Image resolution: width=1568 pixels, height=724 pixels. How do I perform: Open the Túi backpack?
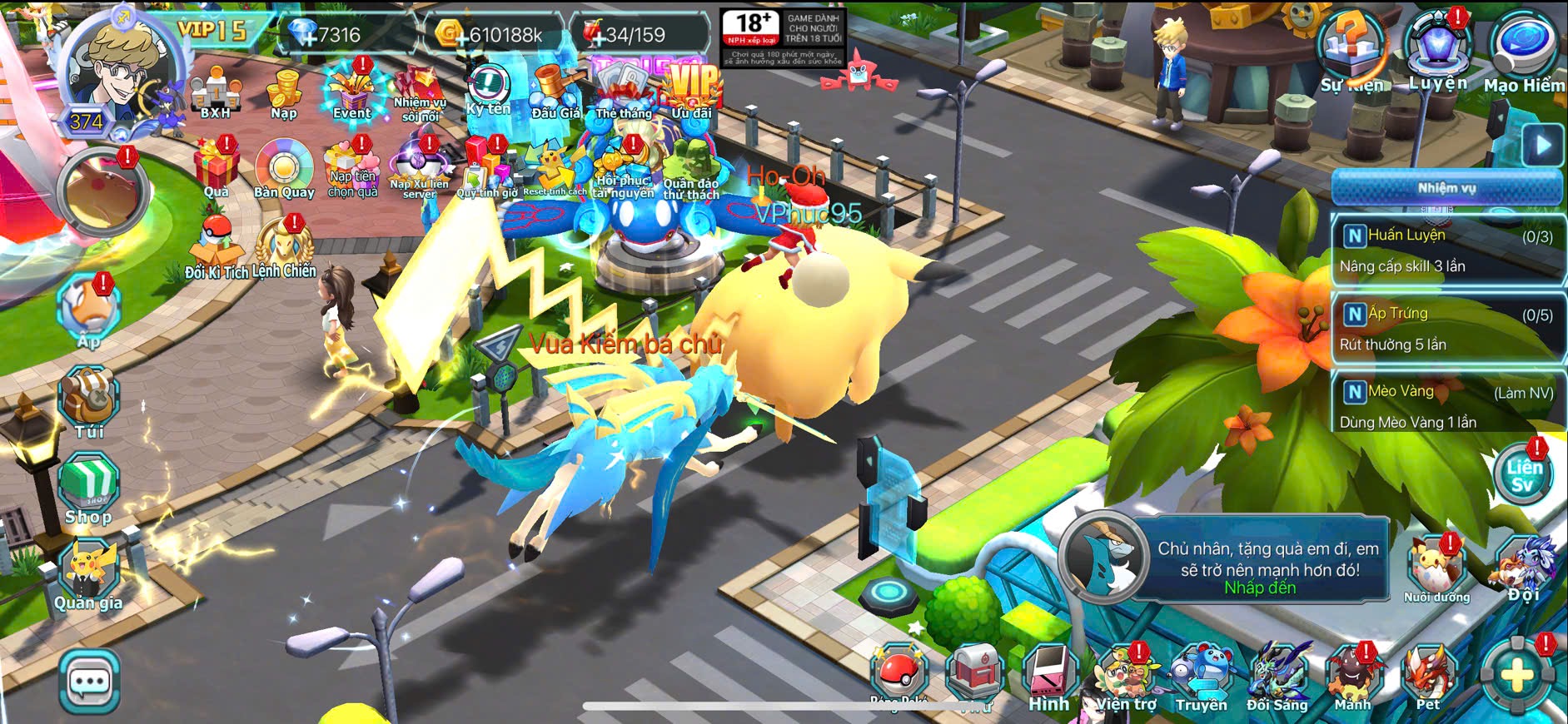89,402
